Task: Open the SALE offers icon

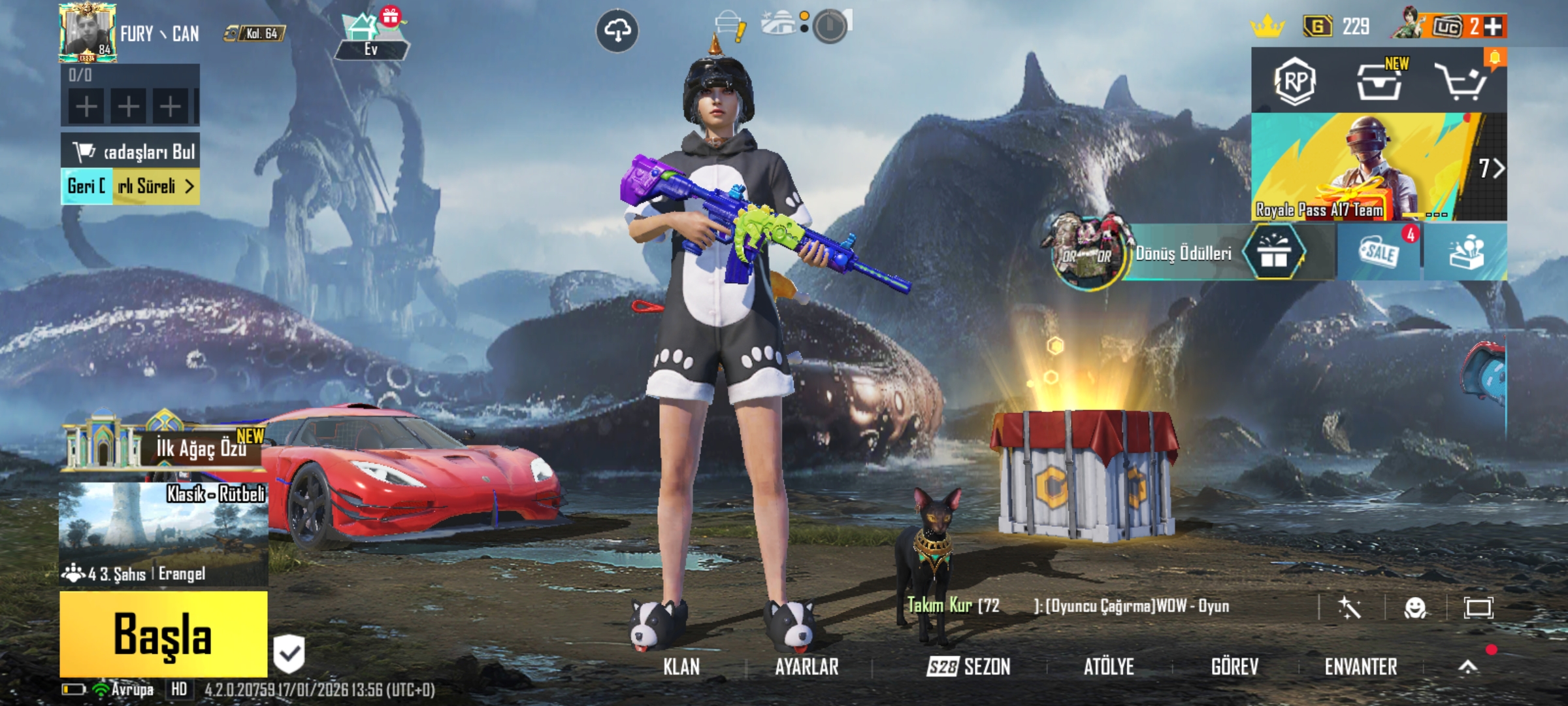Action: coord(1379,252)
